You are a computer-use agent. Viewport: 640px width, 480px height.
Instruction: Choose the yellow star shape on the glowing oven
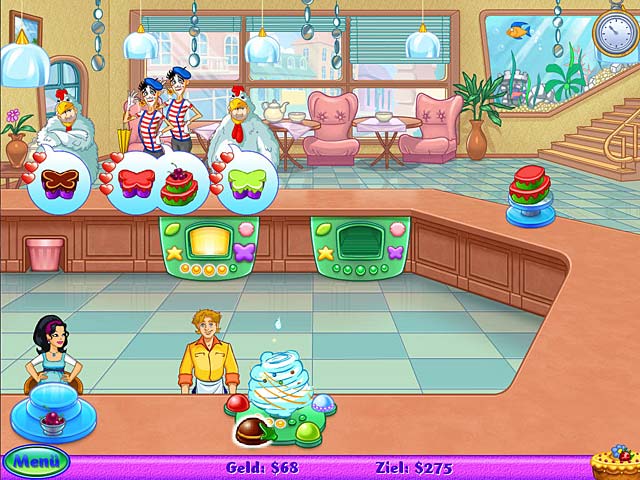pos(174,253)
